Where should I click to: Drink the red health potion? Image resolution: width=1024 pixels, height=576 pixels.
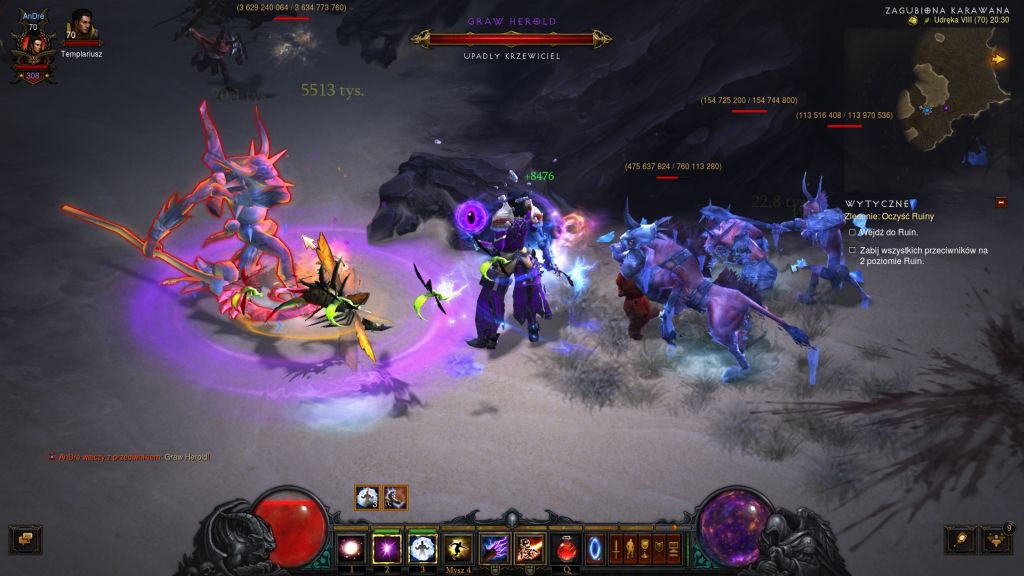pyautogui.click(x=566, y=548)
